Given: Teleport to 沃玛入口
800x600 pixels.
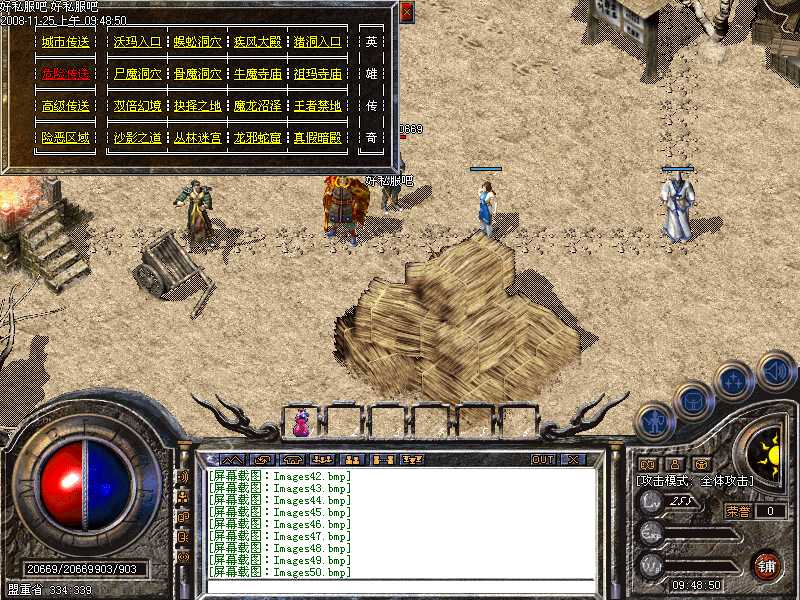Looking at the screenshot, I should coord(137,43).
